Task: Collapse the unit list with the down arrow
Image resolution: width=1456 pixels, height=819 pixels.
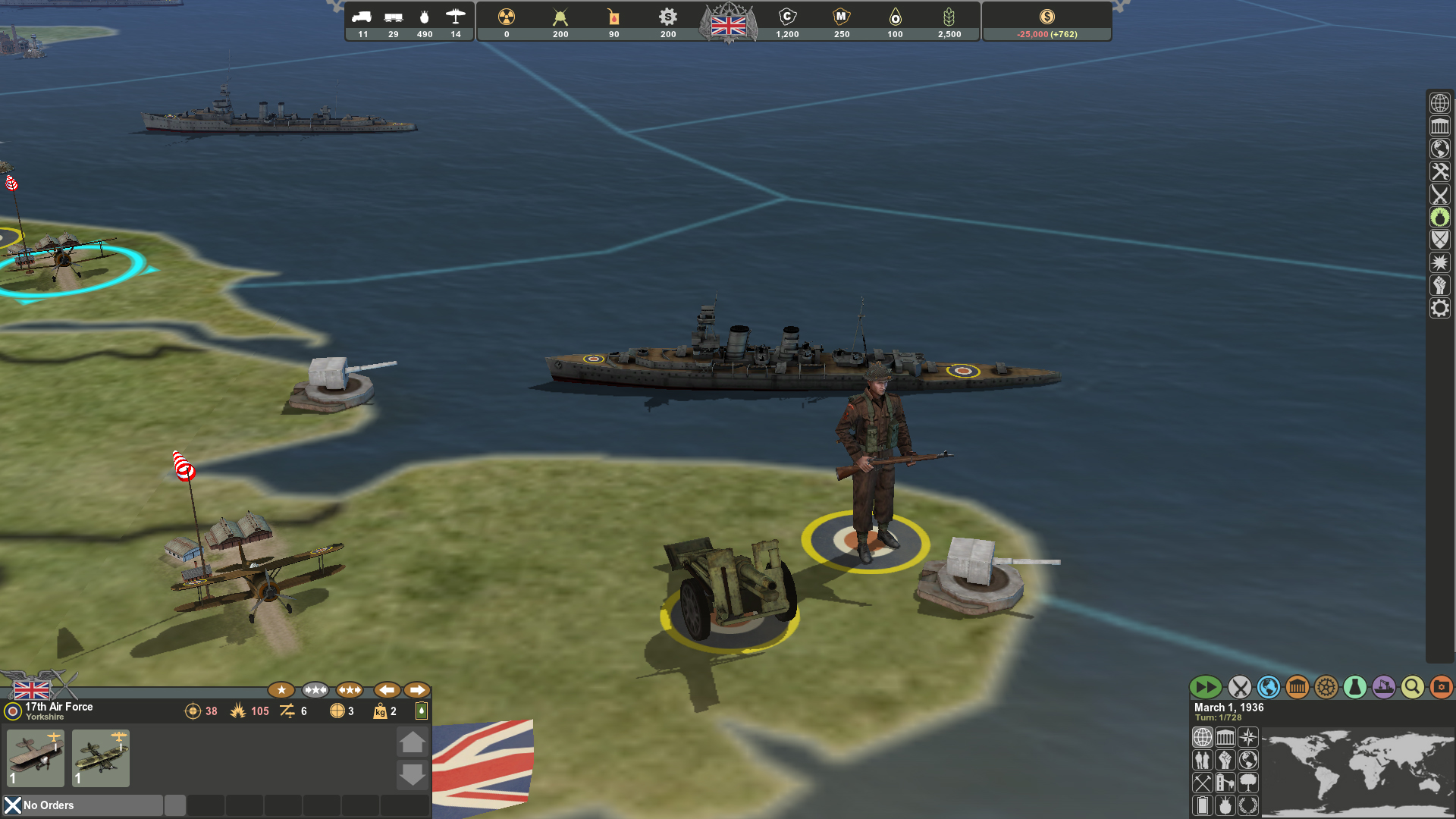Action: pyautogui.click(x=413, y=775)
